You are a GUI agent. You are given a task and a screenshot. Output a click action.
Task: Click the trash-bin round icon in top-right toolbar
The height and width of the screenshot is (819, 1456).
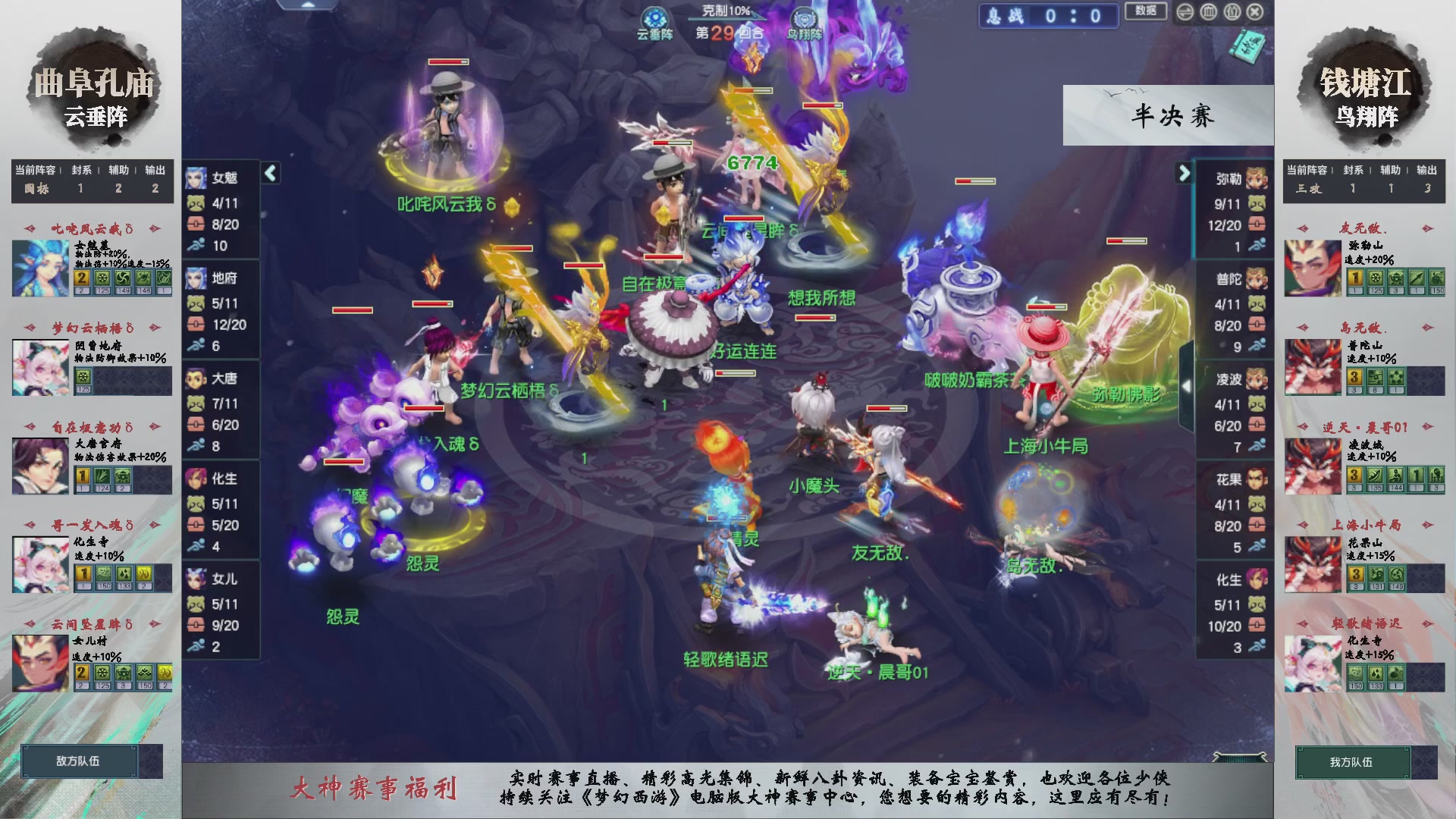tap(1209, 12)
